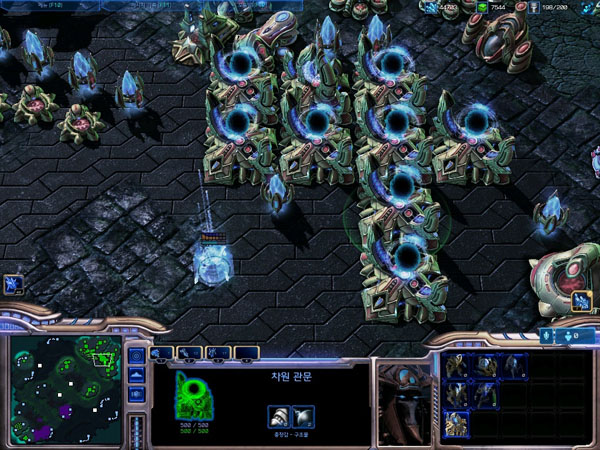Inspect the shield upgrade icon in info panel
Screen dimensions: 600x450
303,416
